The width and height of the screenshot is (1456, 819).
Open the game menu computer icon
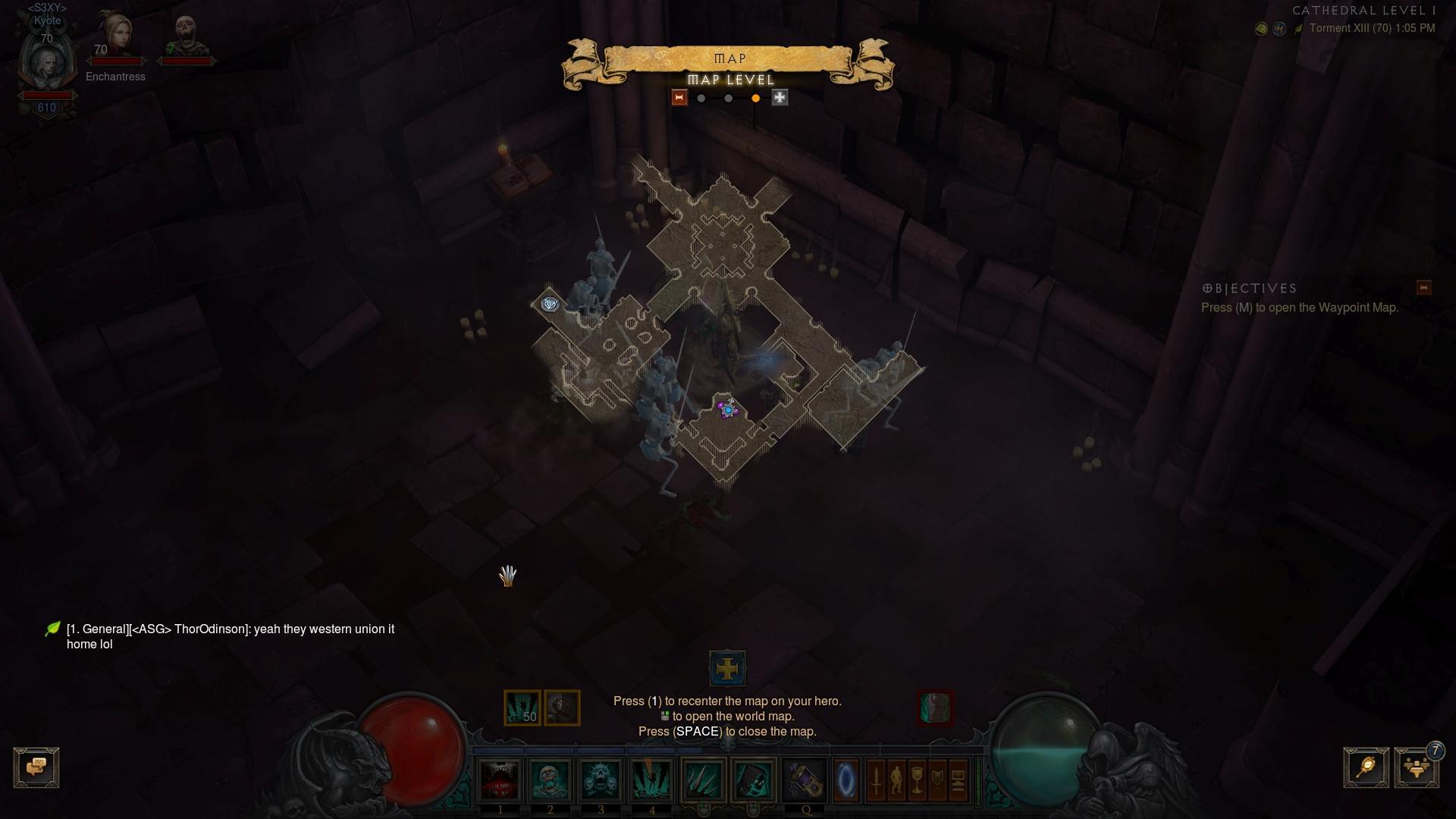pos(958,780)
